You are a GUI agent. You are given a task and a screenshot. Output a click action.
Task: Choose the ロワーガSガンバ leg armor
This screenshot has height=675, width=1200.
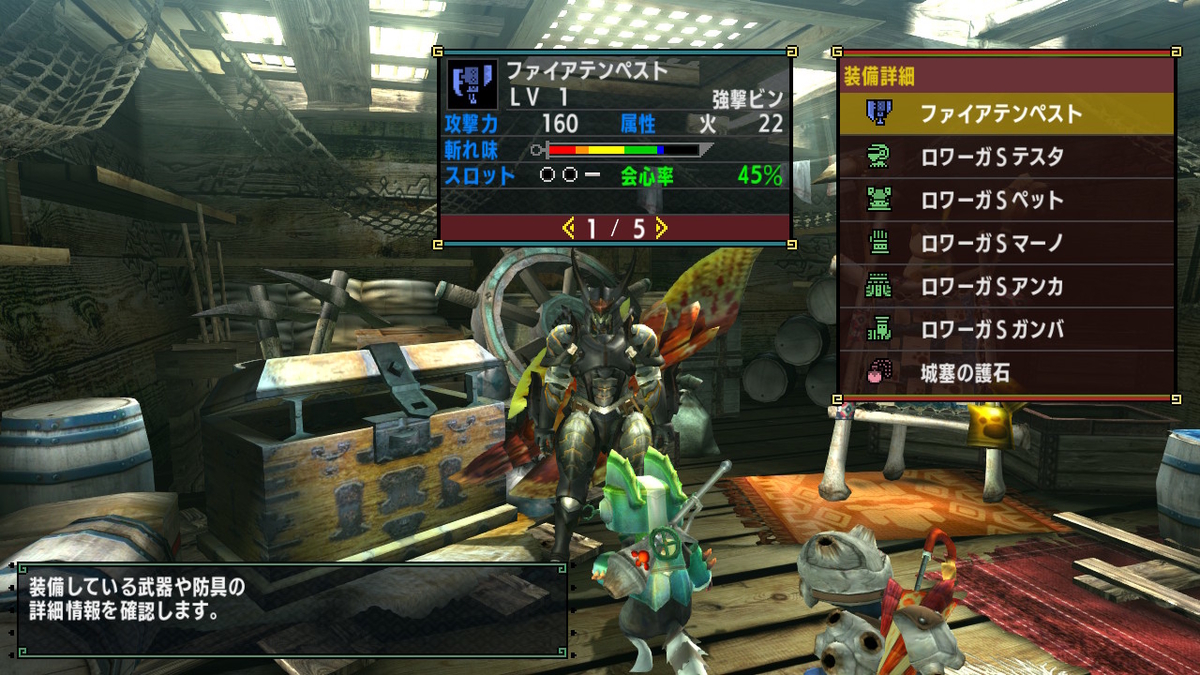click(x=1005, y=330)
